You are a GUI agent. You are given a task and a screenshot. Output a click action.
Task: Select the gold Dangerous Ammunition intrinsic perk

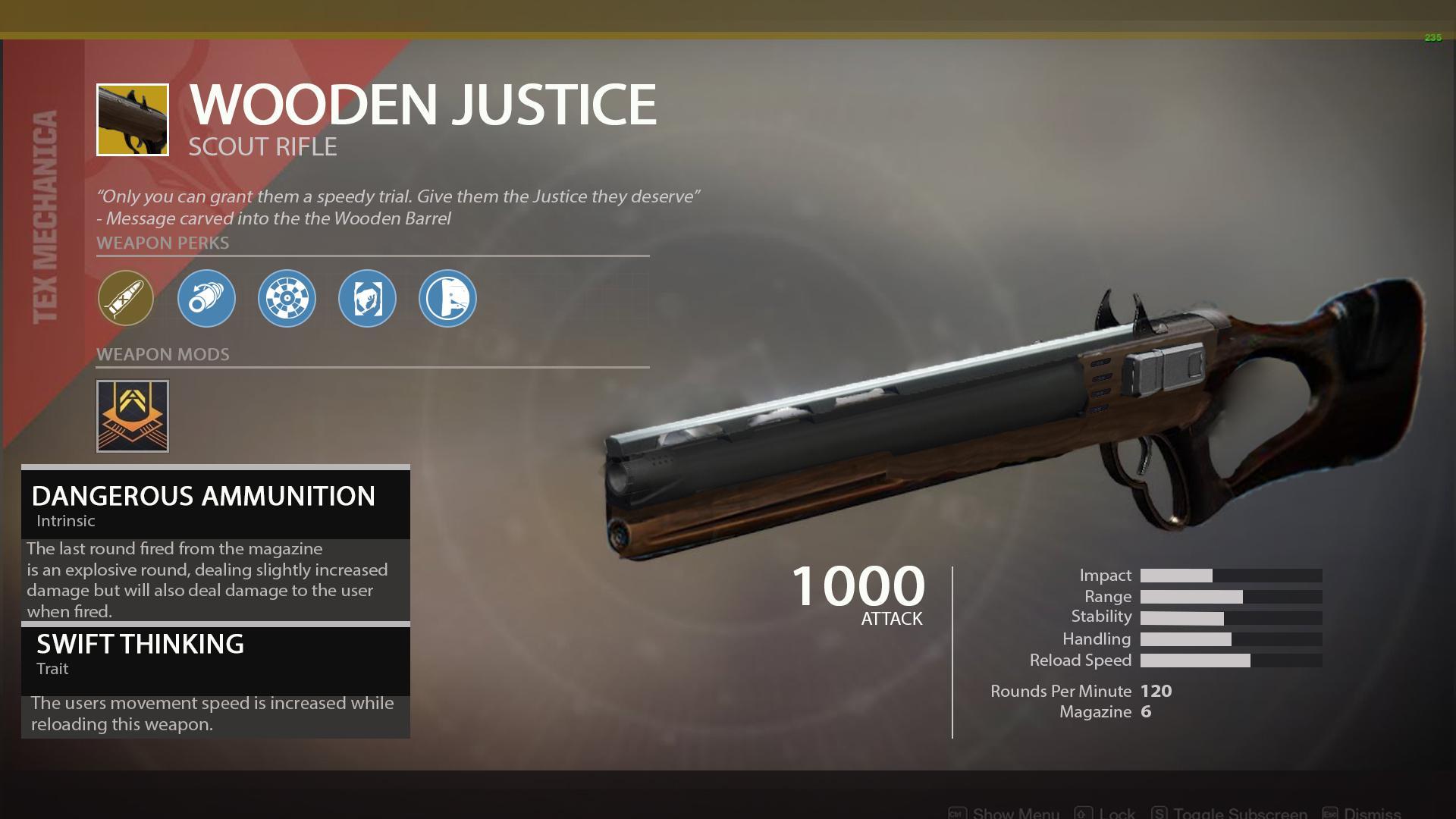126,299
